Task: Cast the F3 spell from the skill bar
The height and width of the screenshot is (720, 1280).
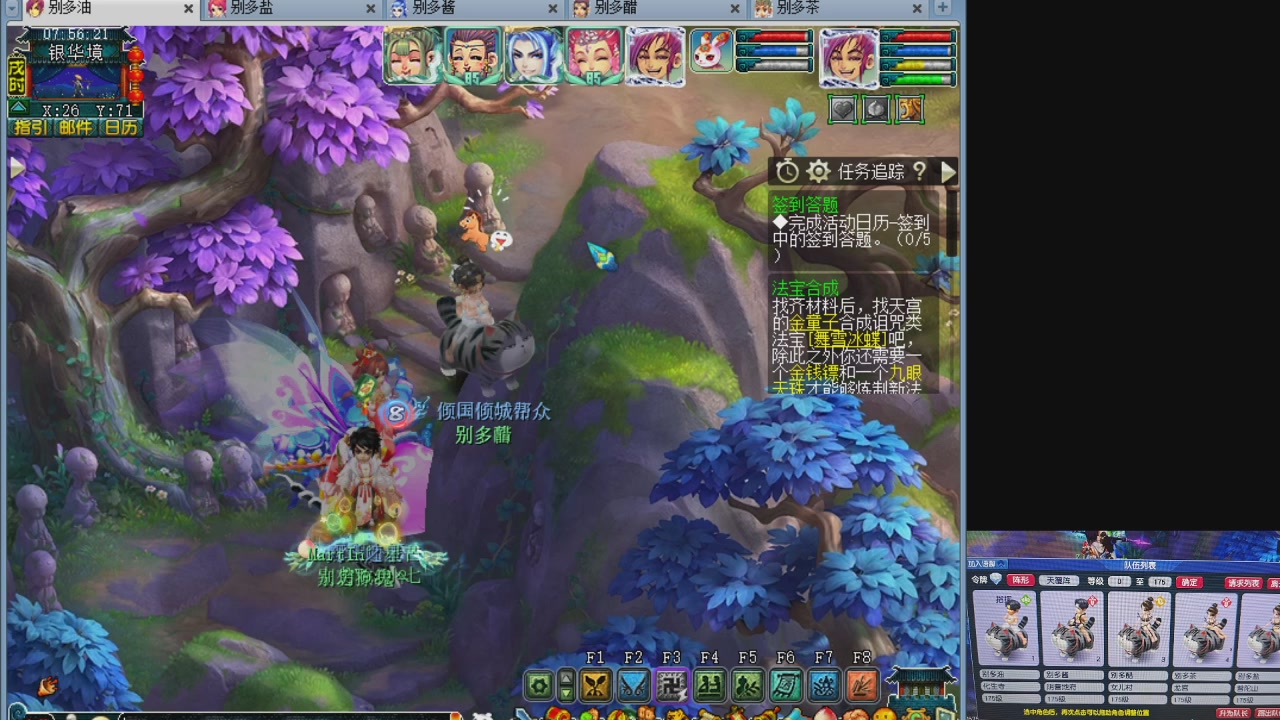Action: coord(671,687)
